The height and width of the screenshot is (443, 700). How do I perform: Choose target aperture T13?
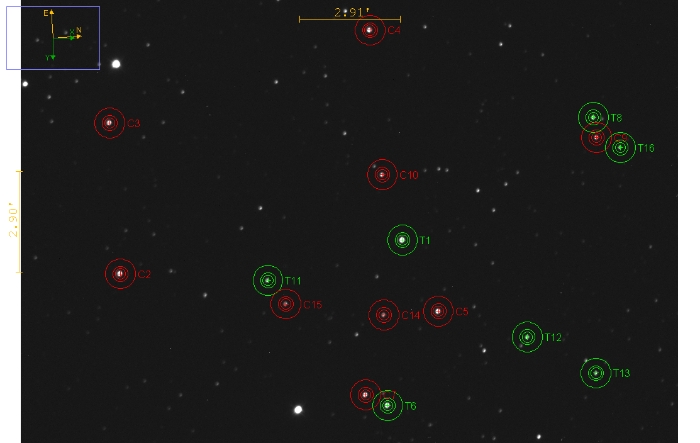tap(596, 373)
